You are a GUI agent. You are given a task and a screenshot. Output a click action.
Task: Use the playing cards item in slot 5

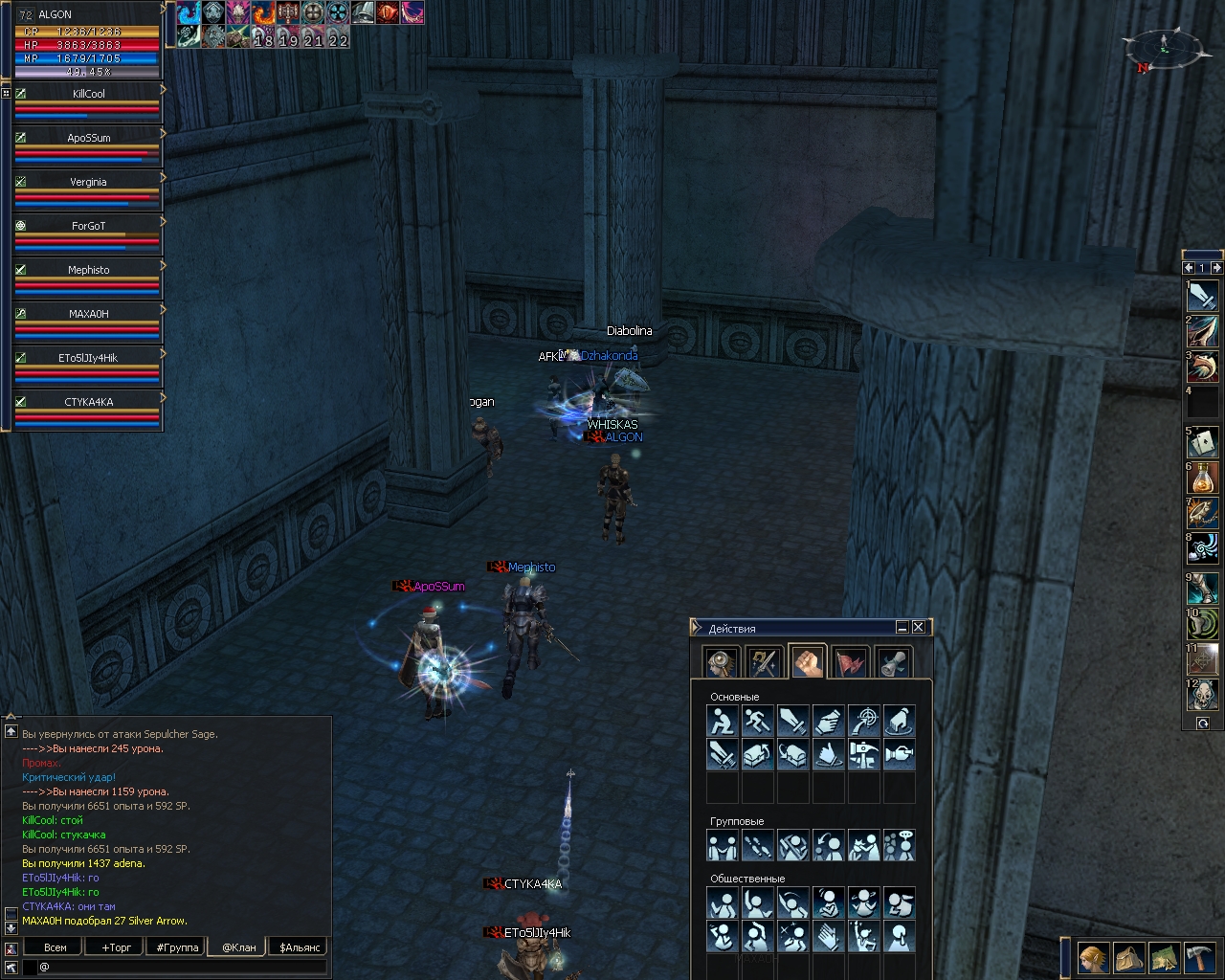[x=1203, y=439]
